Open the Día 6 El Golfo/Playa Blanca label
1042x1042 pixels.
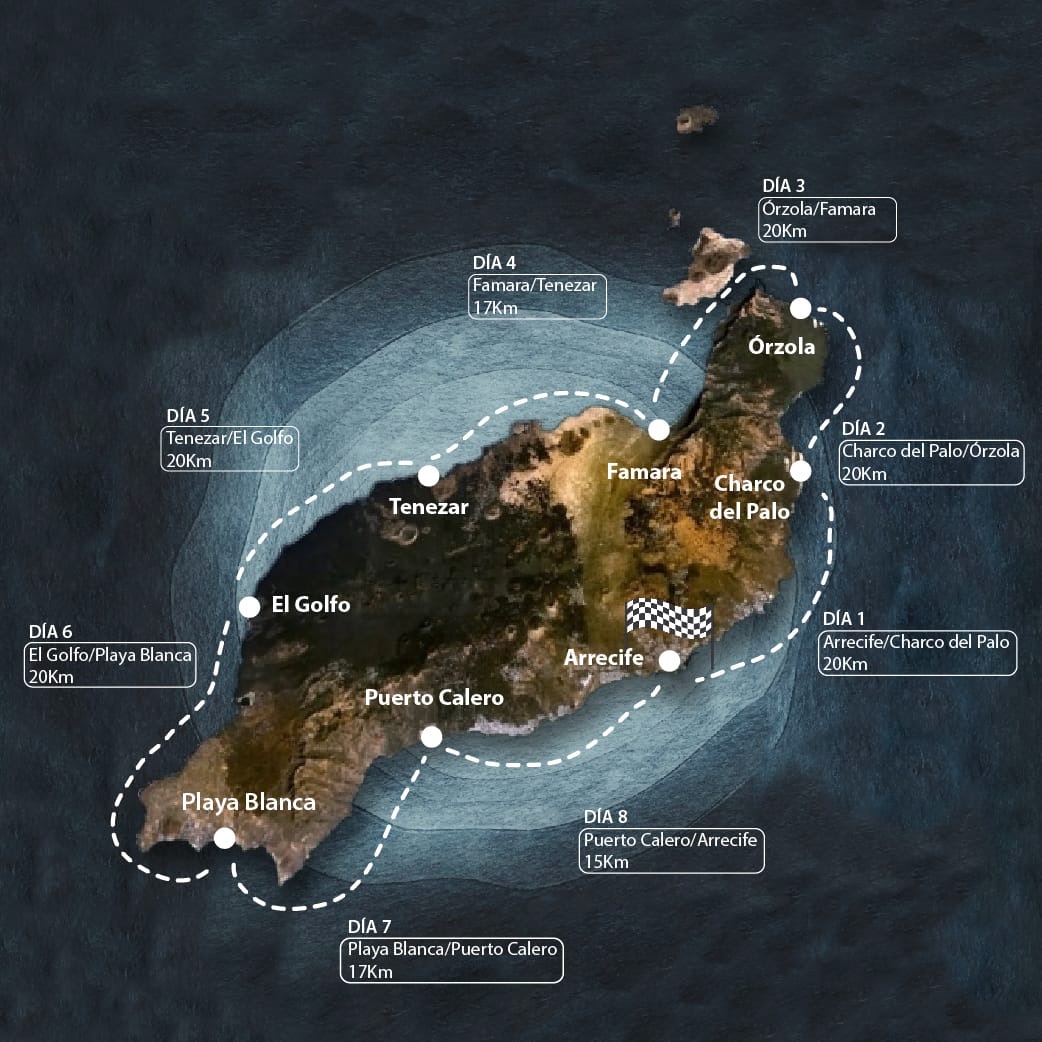click(110, 666)
